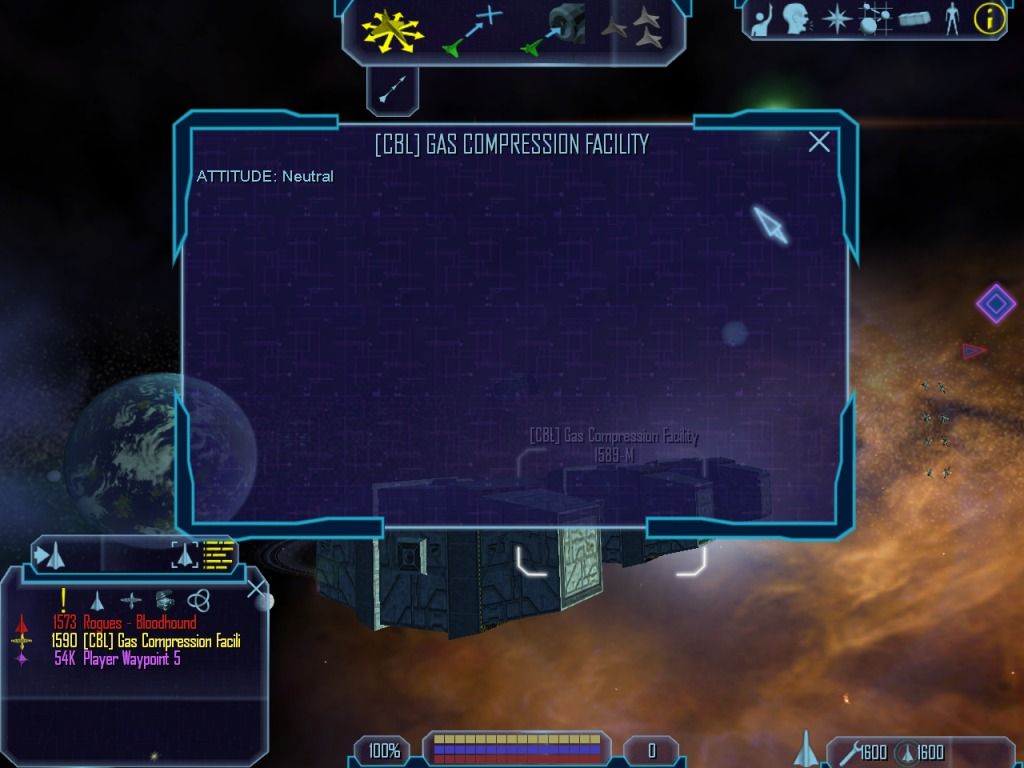Select Rogues - Bloodhound in contact list
Image resolution: width=1024 pixels, height=768 pixels.
125,623
